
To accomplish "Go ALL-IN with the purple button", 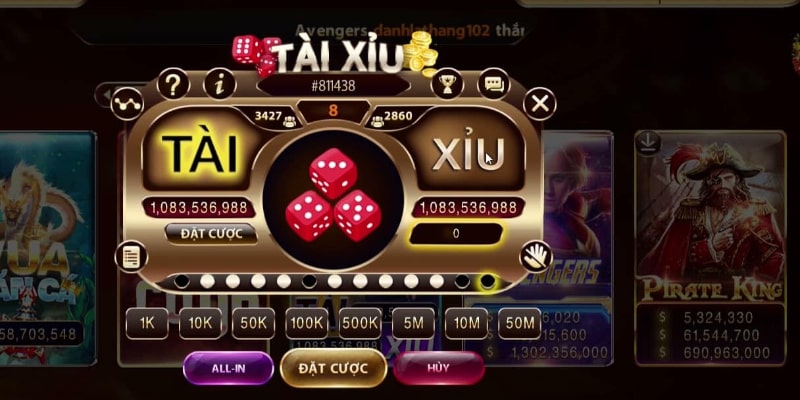I will click(x=228, y=368).
